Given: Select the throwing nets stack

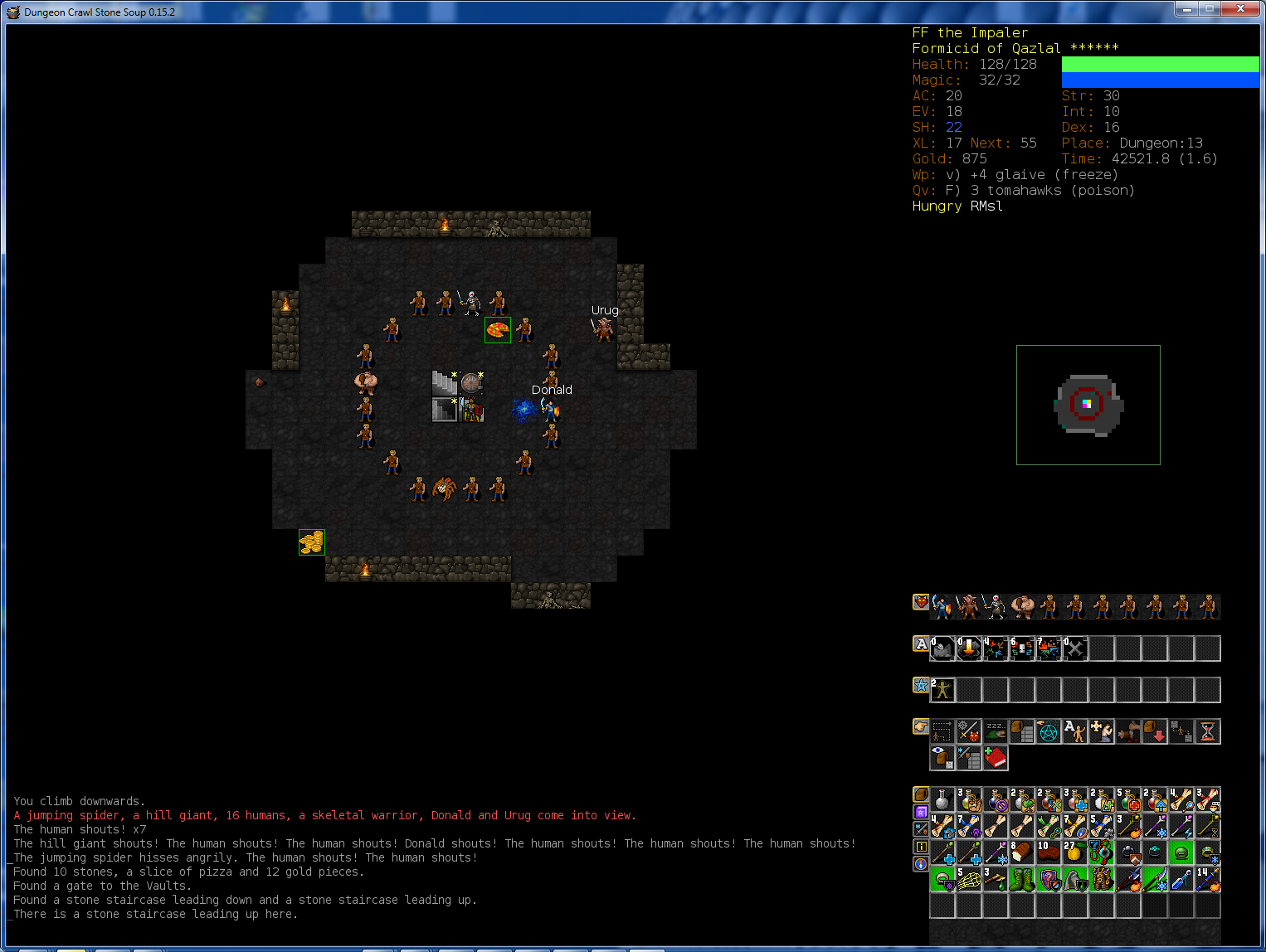Looking at the screenshot, I should click(x=969, y=879).
